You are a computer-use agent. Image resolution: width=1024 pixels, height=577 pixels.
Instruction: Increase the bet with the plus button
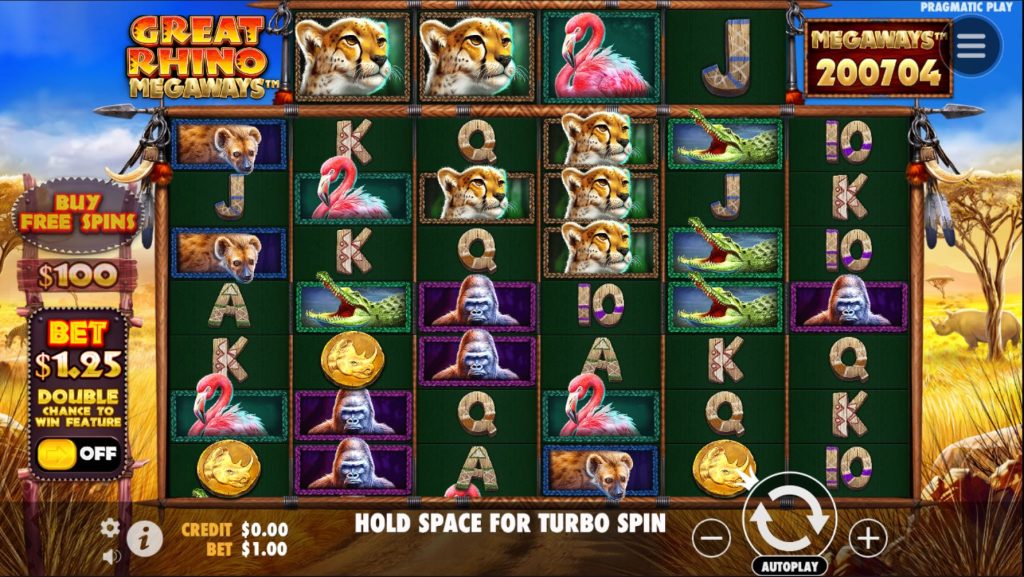pos(867,539)
